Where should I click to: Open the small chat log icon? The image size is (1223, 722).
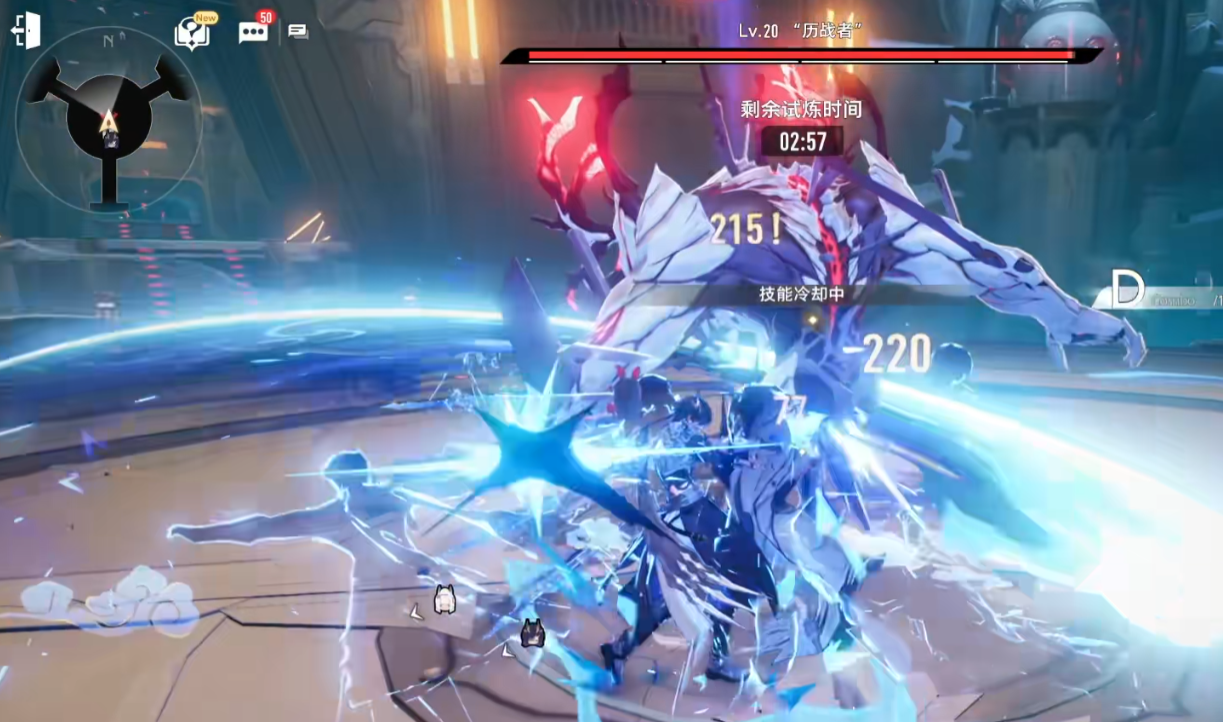[x=298, y=31]
